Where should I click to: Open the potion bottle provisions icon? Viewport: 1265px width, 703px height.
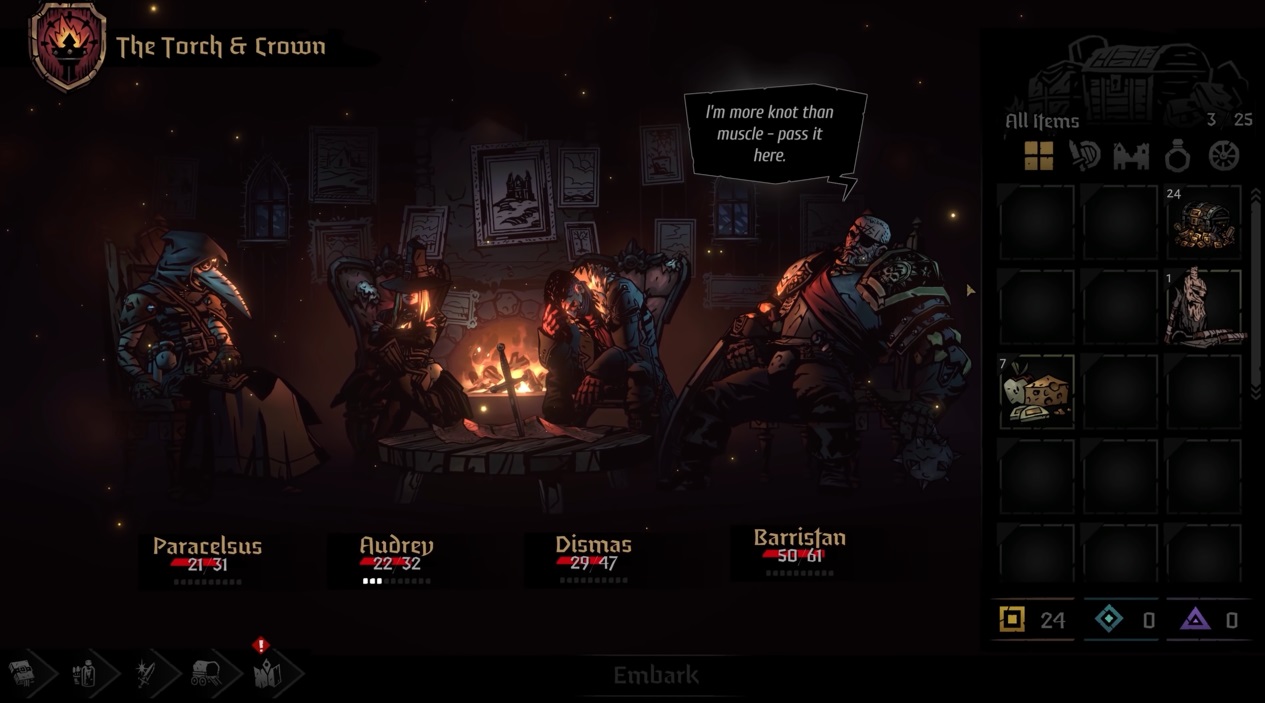(x=84, y=675)
